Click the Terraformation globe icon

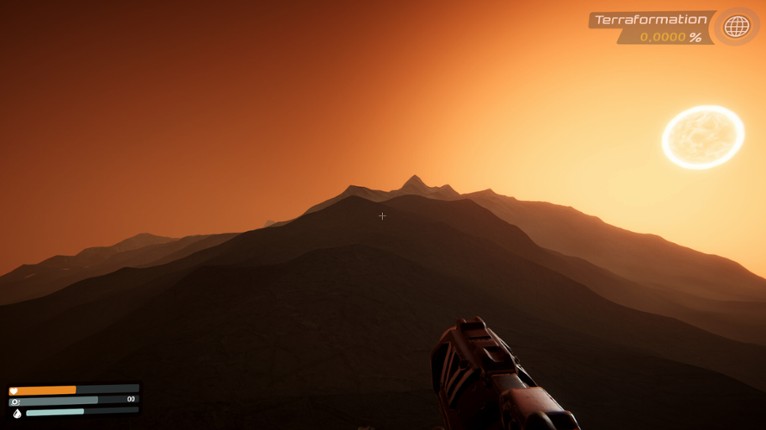click(x=736, y=27)
